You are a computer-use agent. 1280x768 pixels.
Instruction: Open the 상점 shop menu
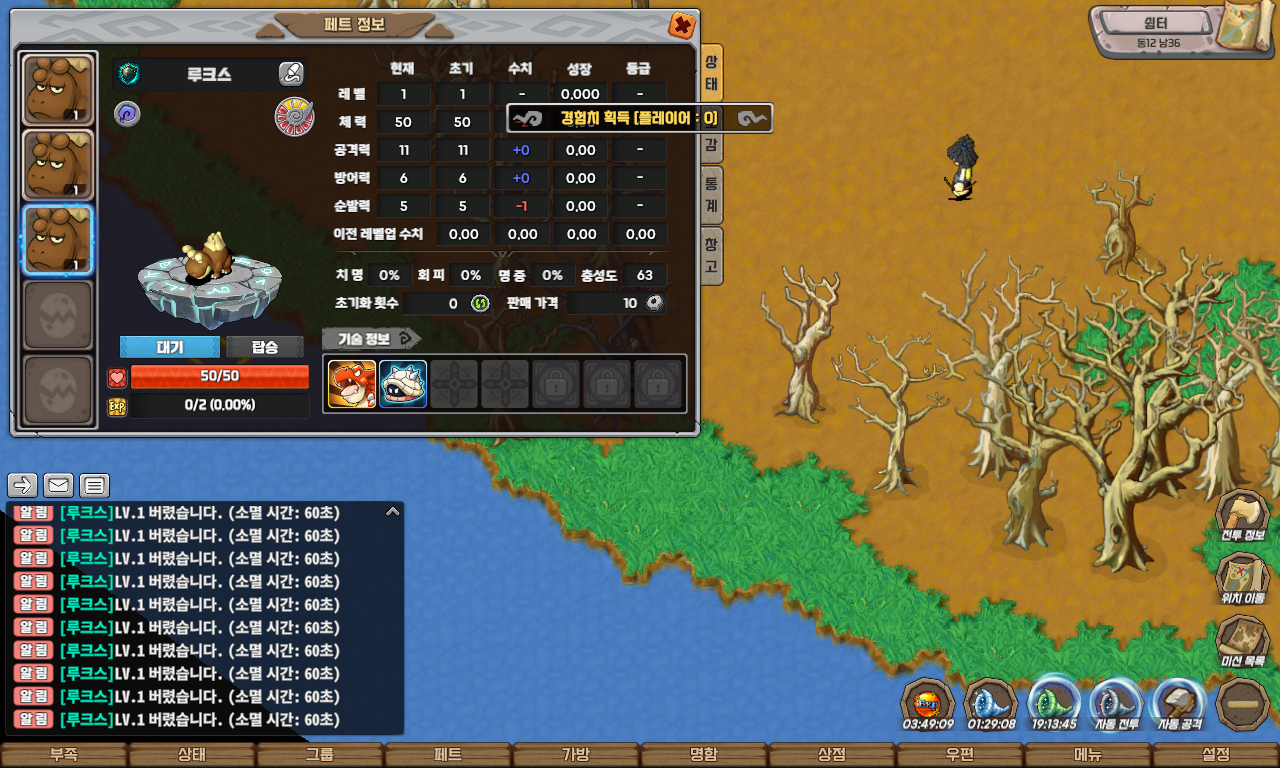coord(832,755)
